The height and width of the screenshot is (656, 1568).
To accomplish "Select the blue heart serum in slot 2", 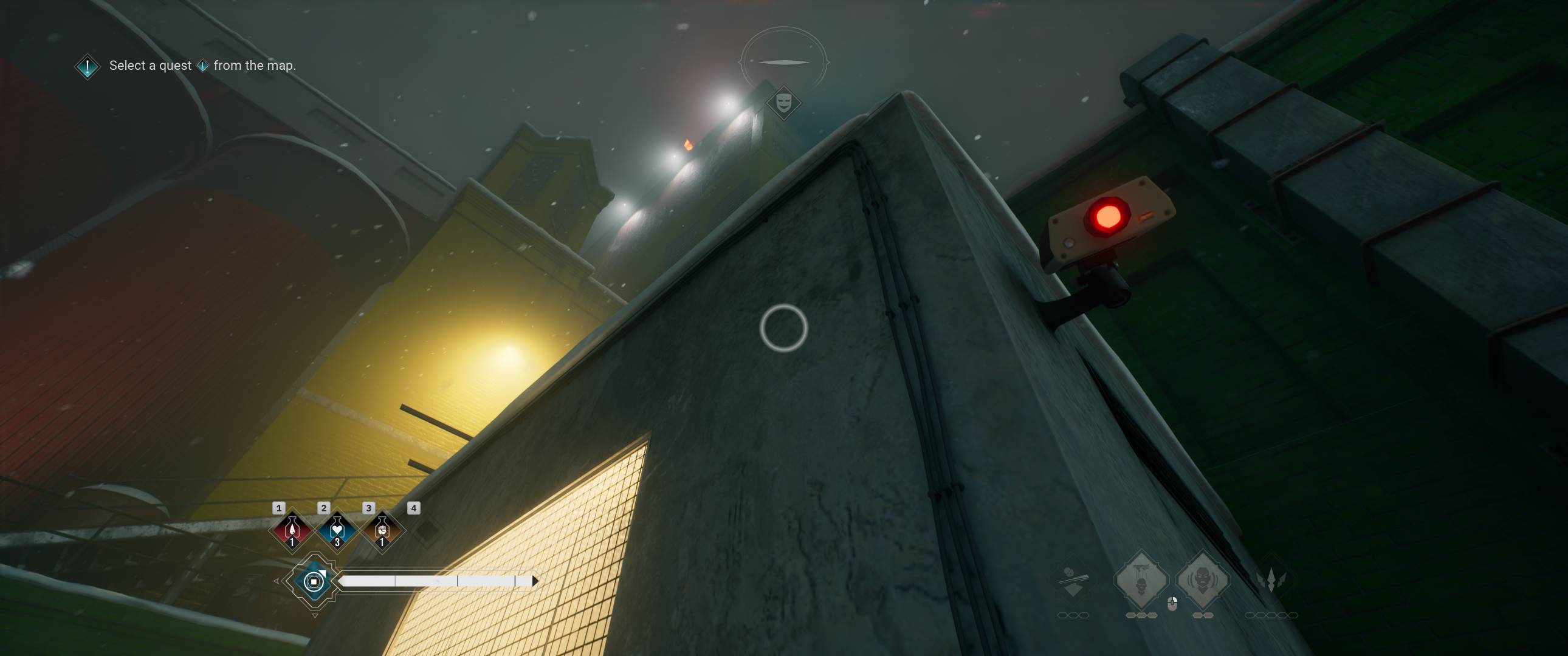I will click(x=337, y=530).
